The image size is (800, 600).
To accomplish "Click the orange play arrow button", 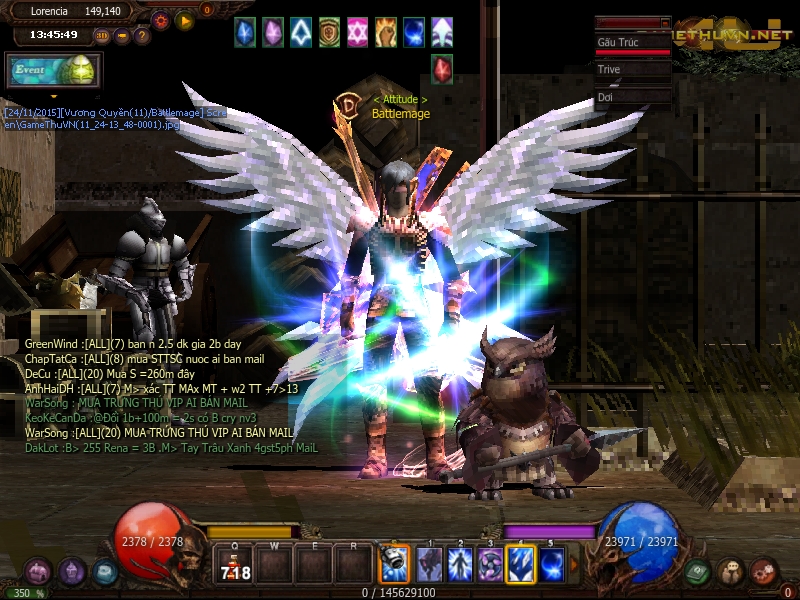I will (x=184, y=19).
